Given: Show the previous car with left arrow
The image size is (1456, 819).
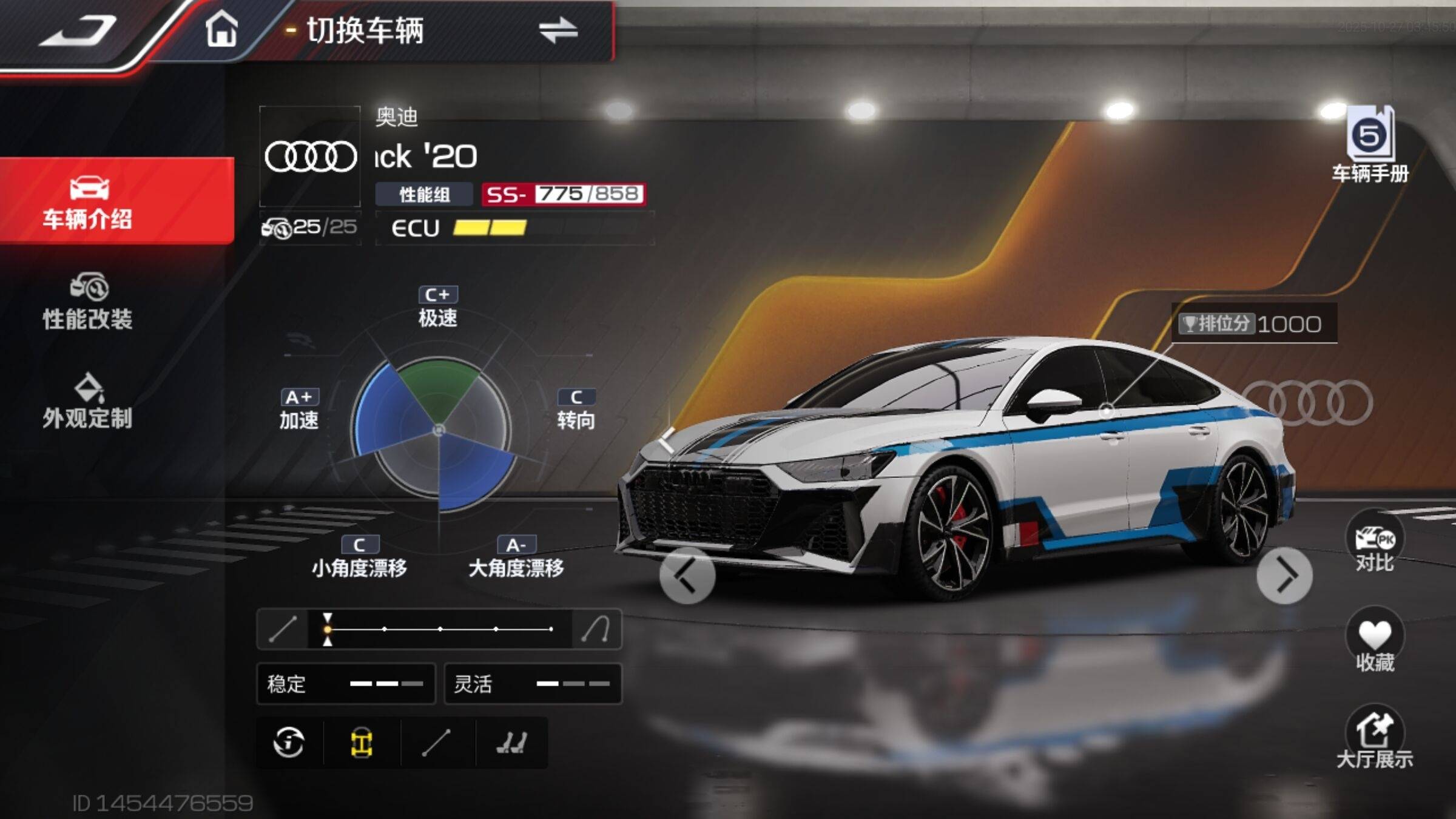Looking at the screenshot, I should (687, 575).
